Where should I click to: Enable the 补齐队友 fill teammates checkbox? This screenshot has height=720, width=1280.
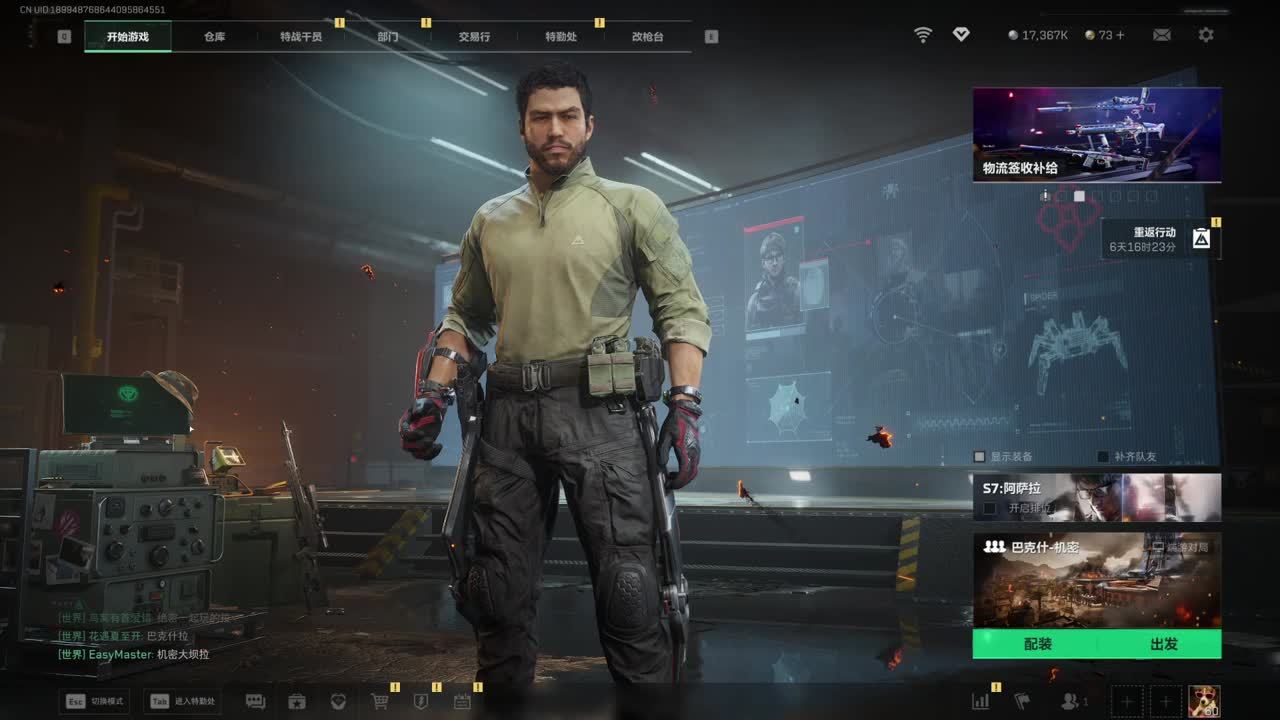(x=1103, y=457)
